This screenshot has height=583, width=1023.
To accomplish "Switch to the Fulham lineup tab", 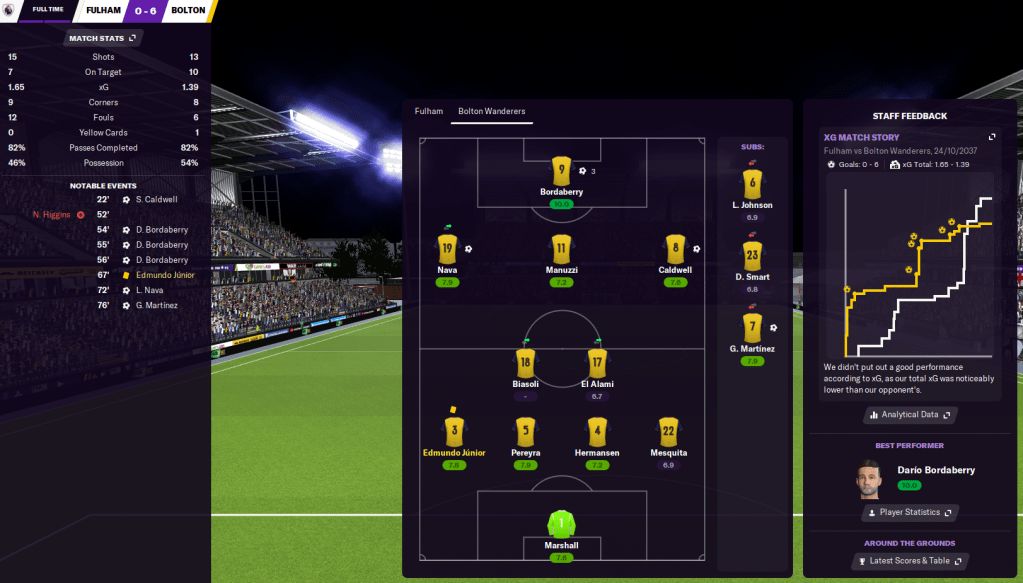I will [x=428, y=111].
